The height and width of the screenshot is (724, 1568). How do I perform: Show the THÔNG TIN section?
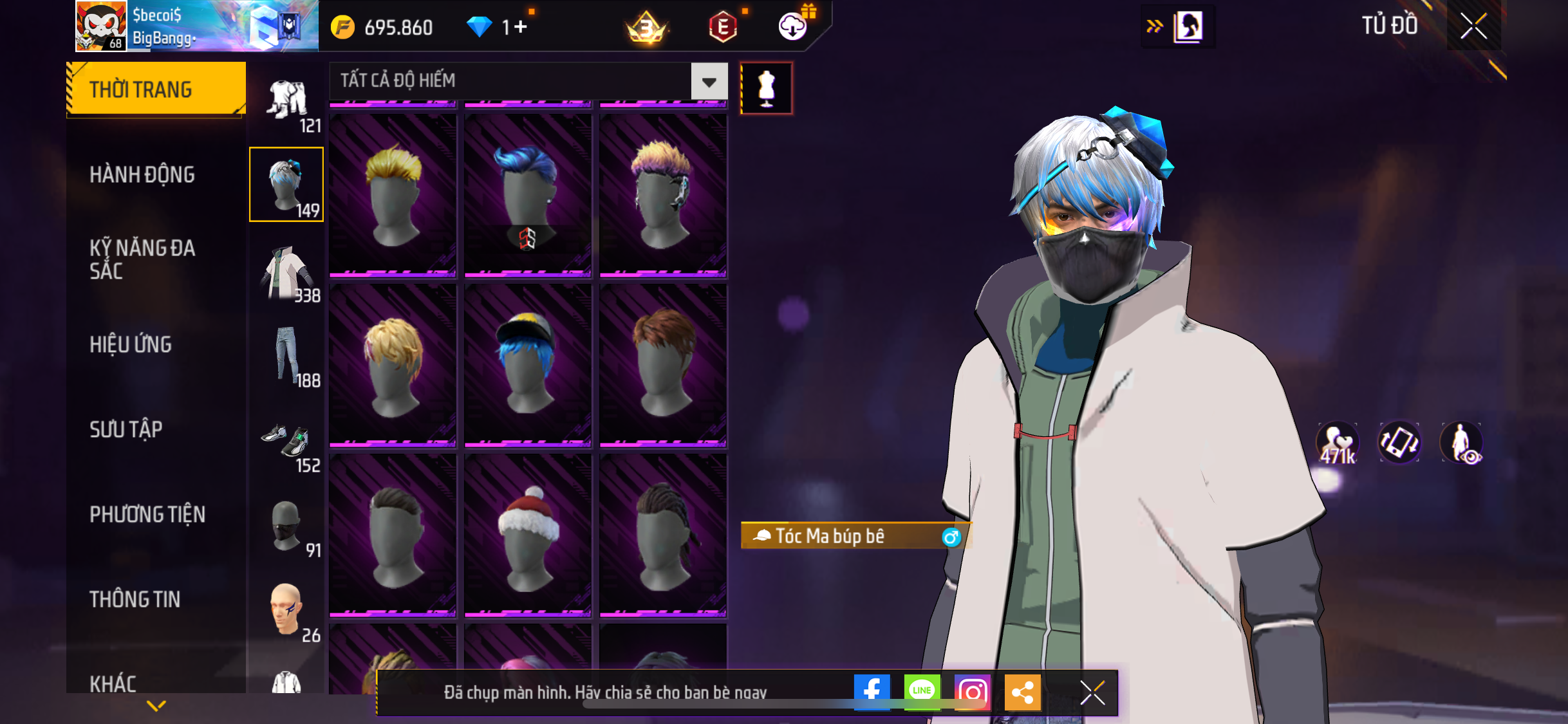tap(135, 599)
